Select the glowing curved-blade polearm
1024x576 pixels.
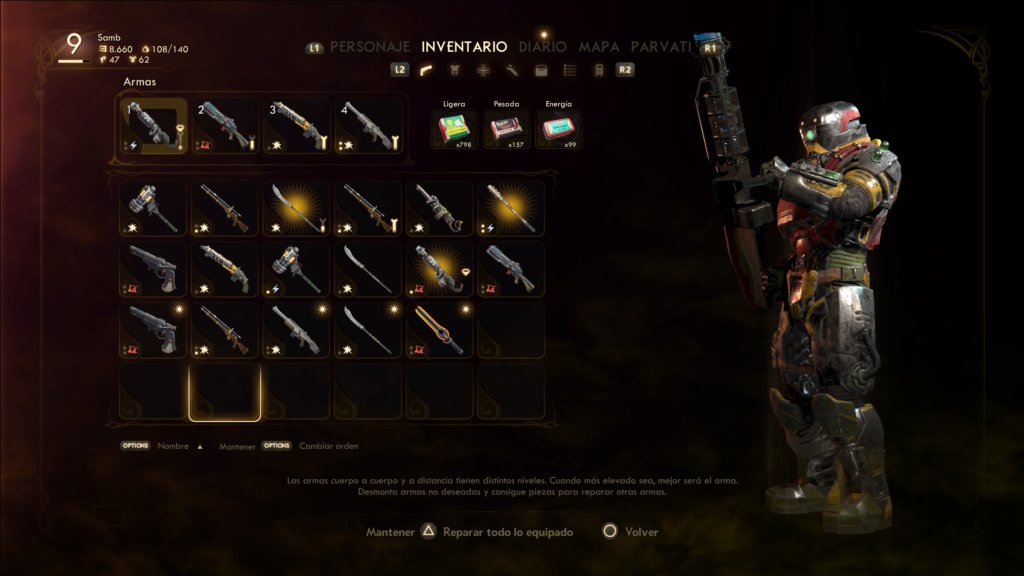click(x=297, y=208)
